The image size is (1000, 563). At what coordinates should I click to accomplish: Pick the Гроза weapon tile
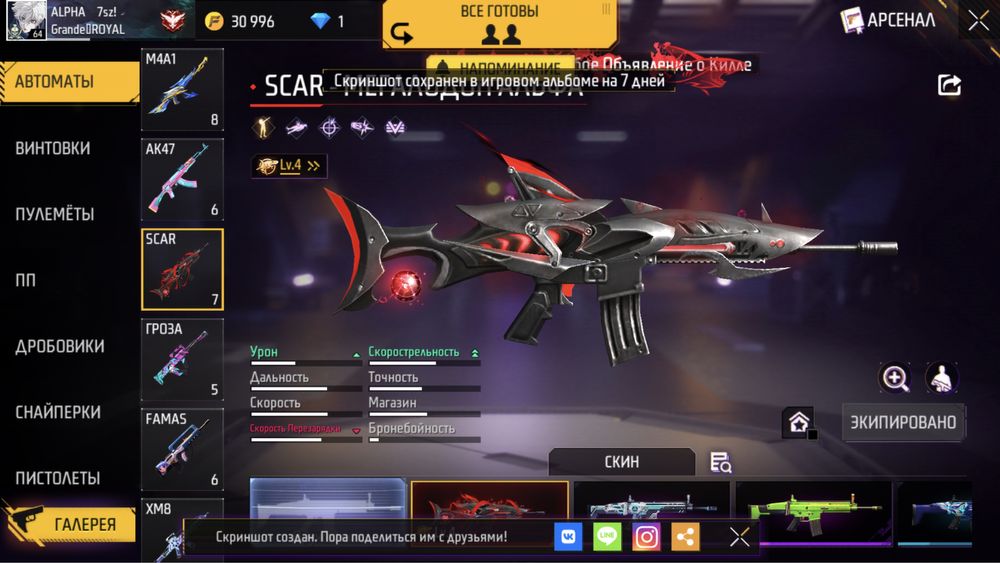(182, 359)
